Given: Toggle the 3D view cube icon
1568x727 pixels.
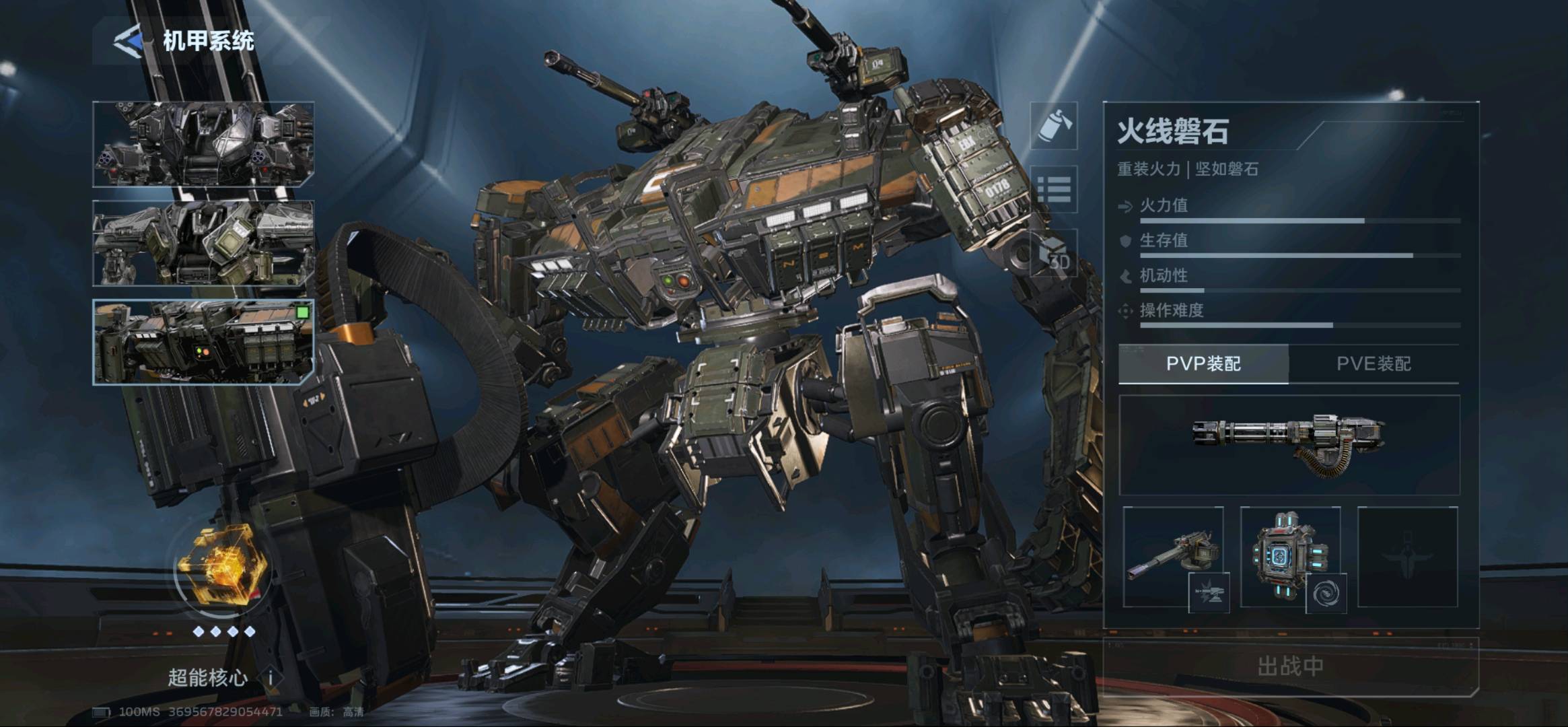Looking at the screenshot, I should click(1054, 254).
